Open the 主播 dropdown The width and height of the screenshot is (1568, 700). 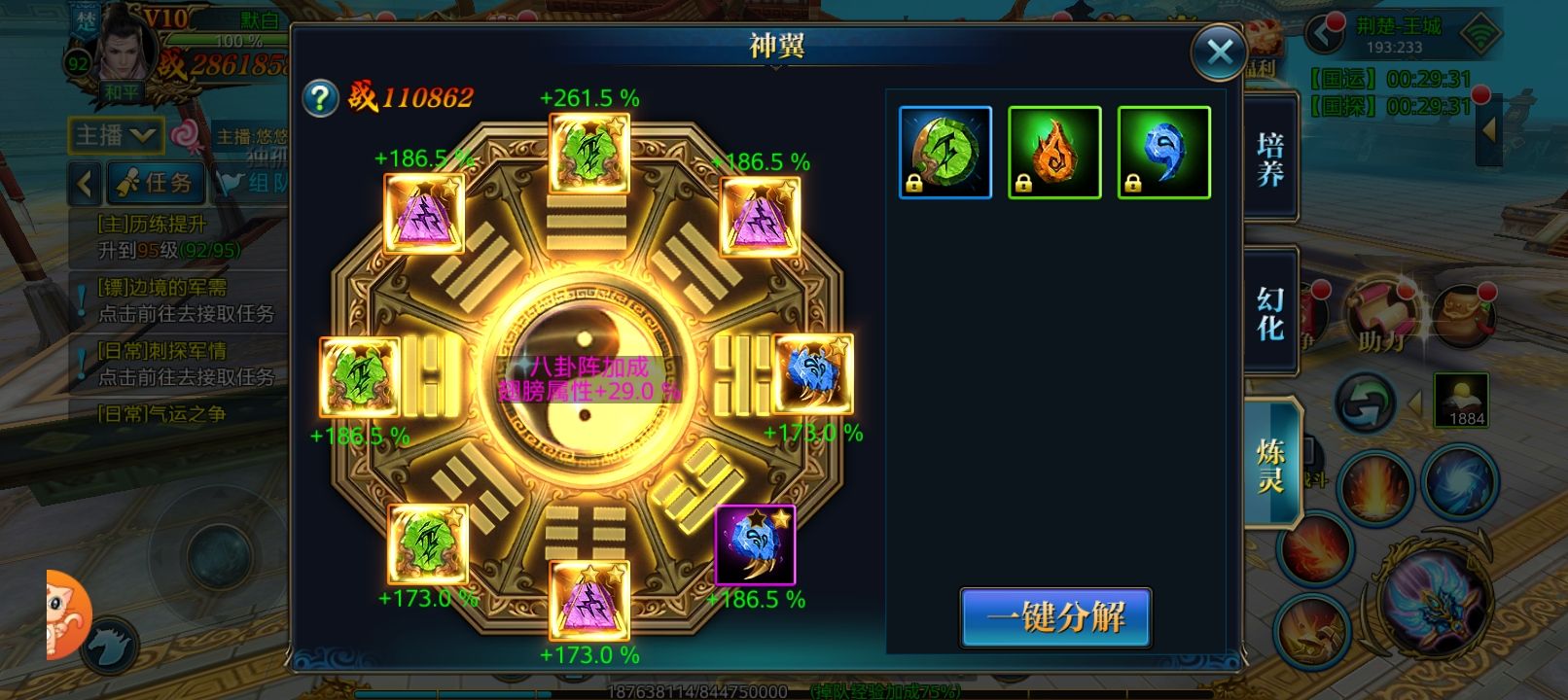(115, 135)
